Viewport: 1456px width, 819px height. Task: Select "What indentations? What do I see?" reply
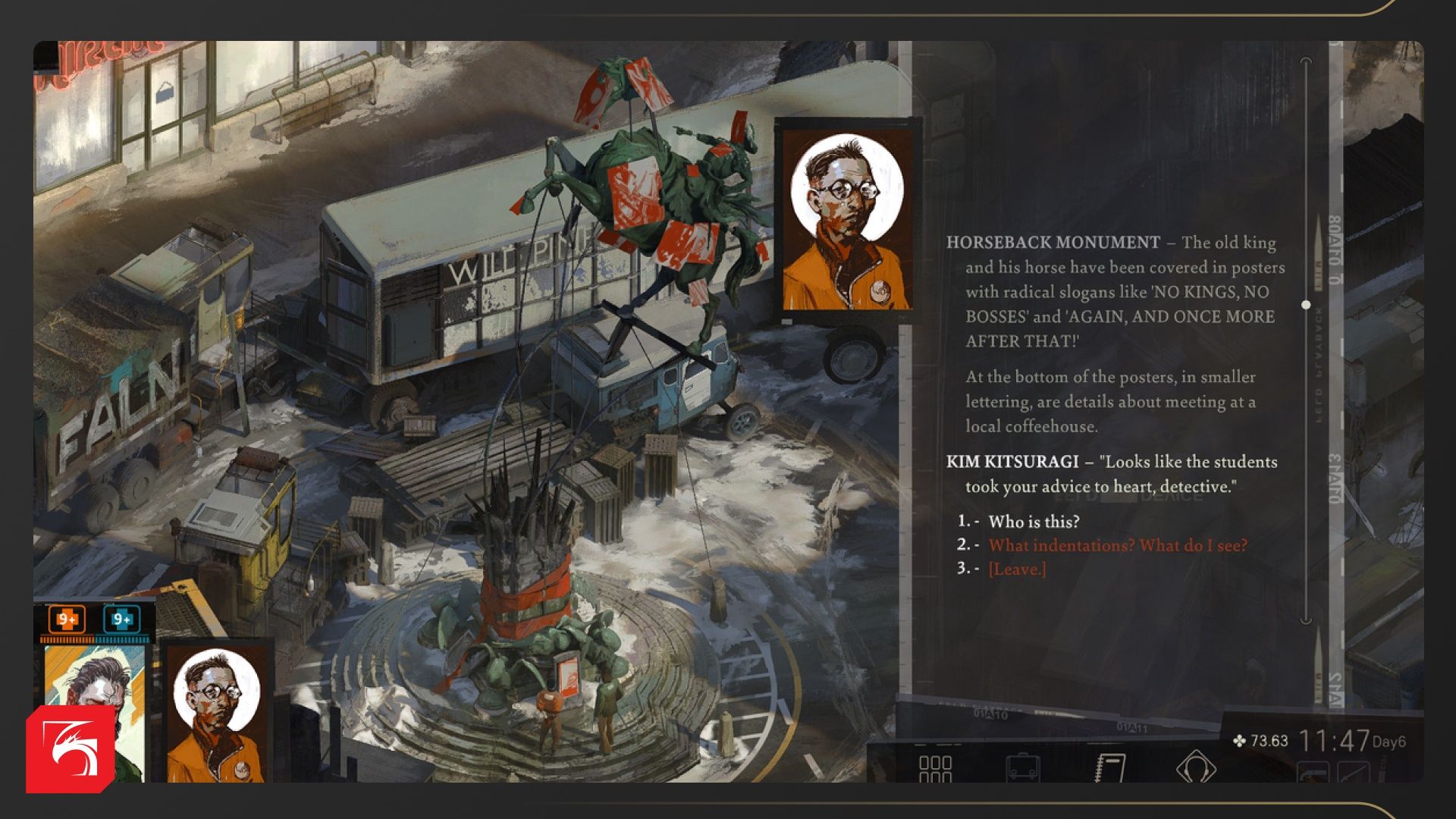pos(1117,545)
